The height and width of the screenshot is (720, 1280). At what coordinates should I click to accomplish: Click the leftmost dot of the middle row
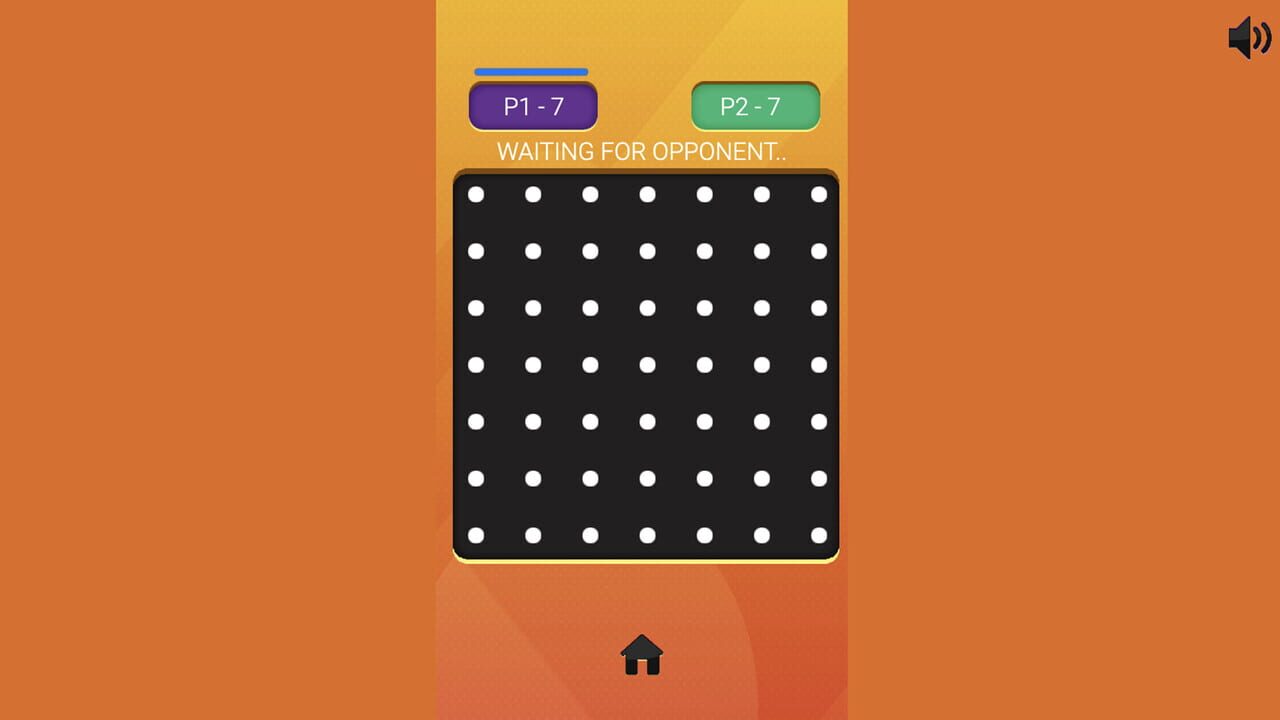[x=475, y=365]
